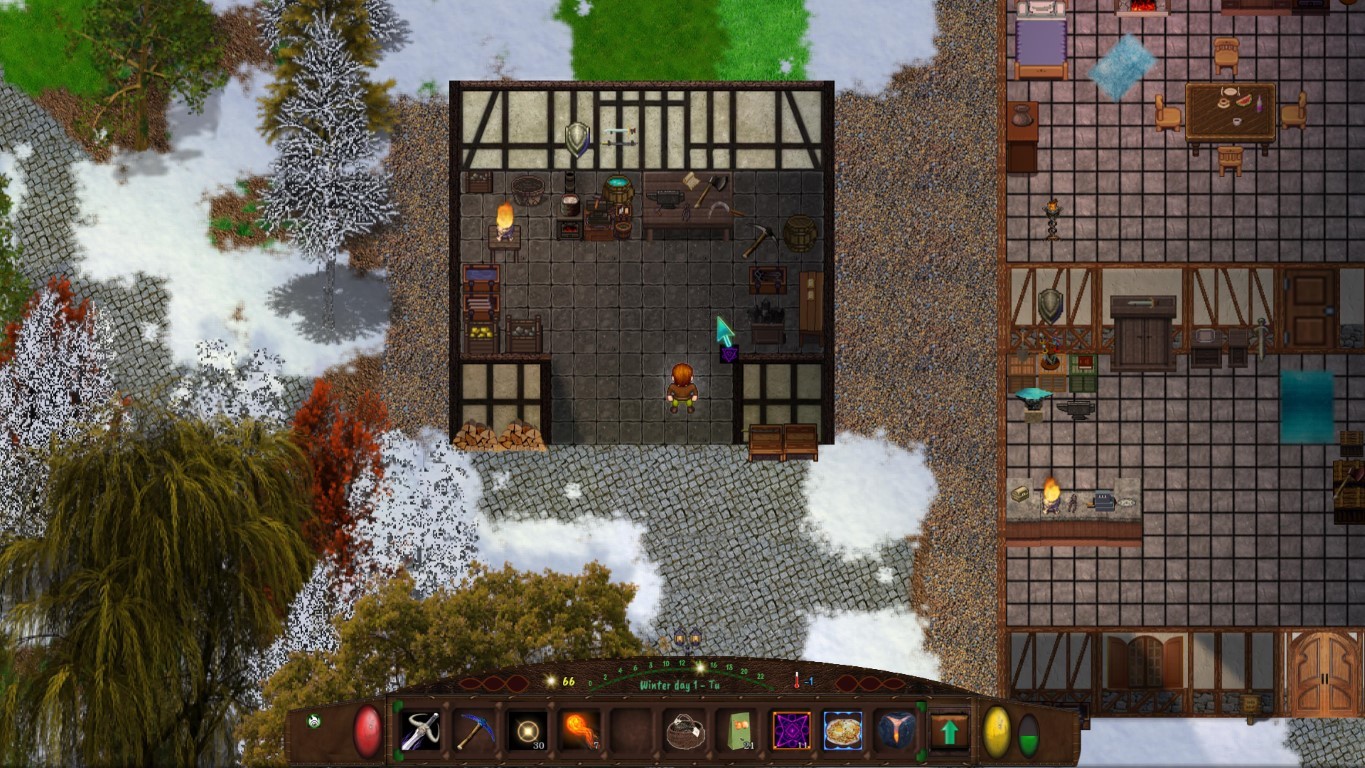Pick the food dish plate slot
1365x768 pixels.
pos(843,731)
